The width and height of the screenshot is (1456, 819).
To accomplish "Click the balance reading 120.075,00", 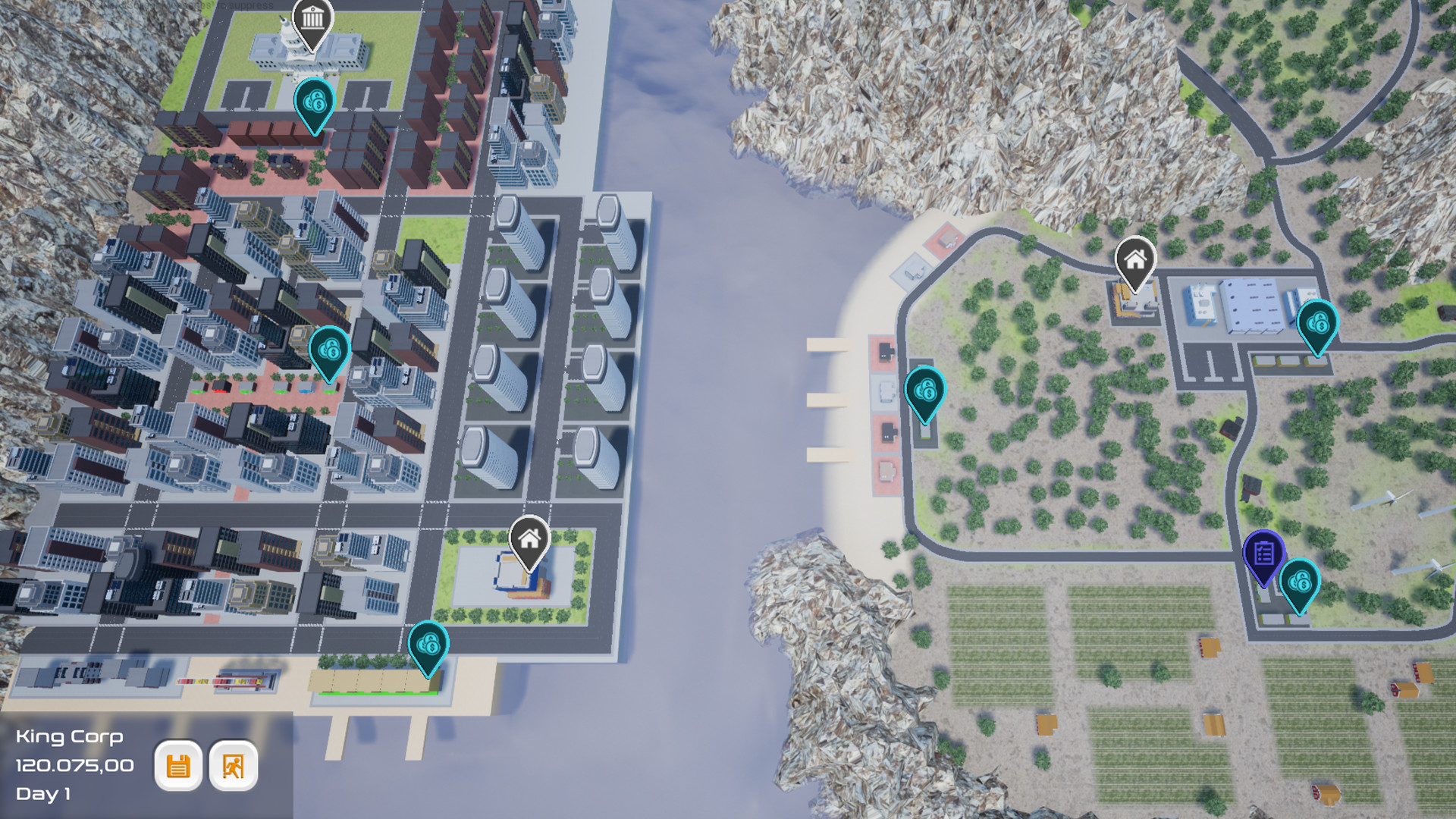I will [76, 766].
